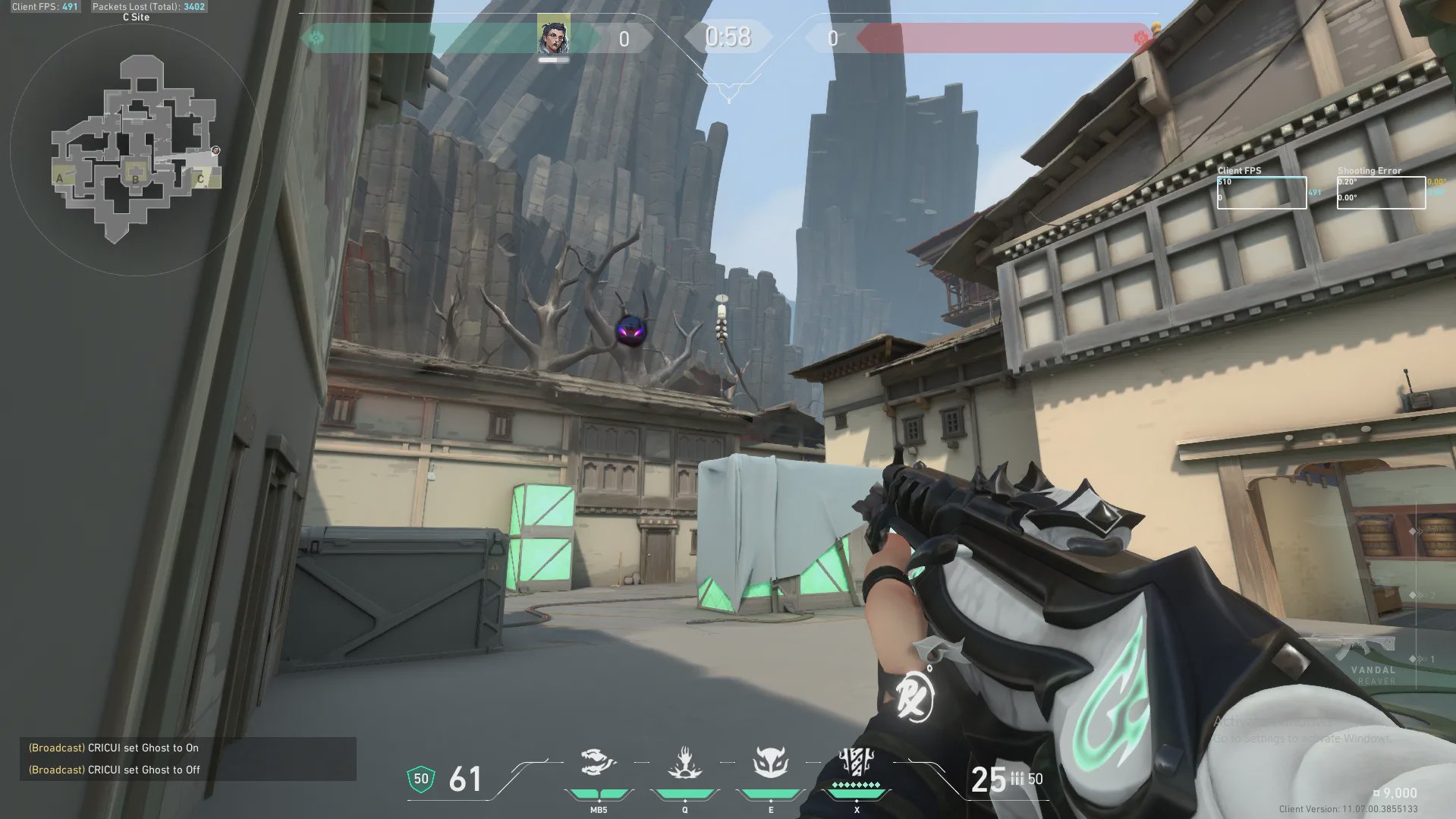Activate the Nightfall ultimate icon
The height and width of the screenshot is (819, 1456).
857,762
